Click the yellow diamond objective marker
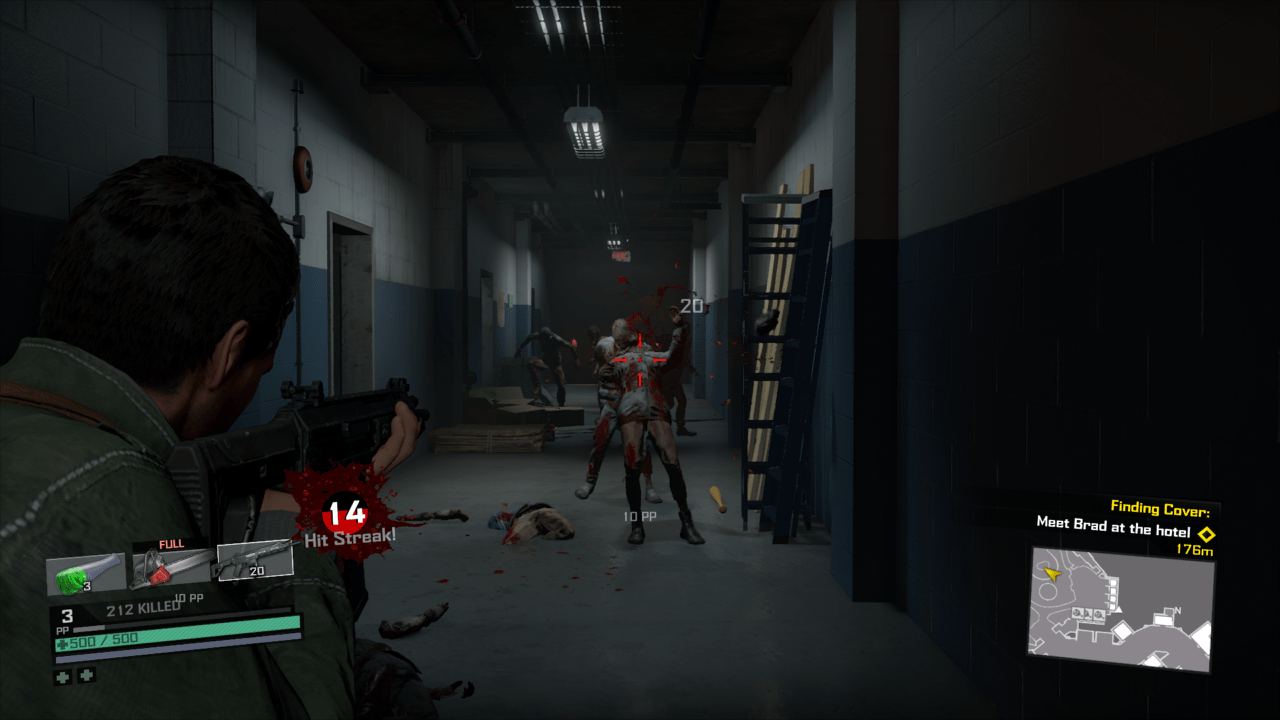 click(x=1206, y=534)
